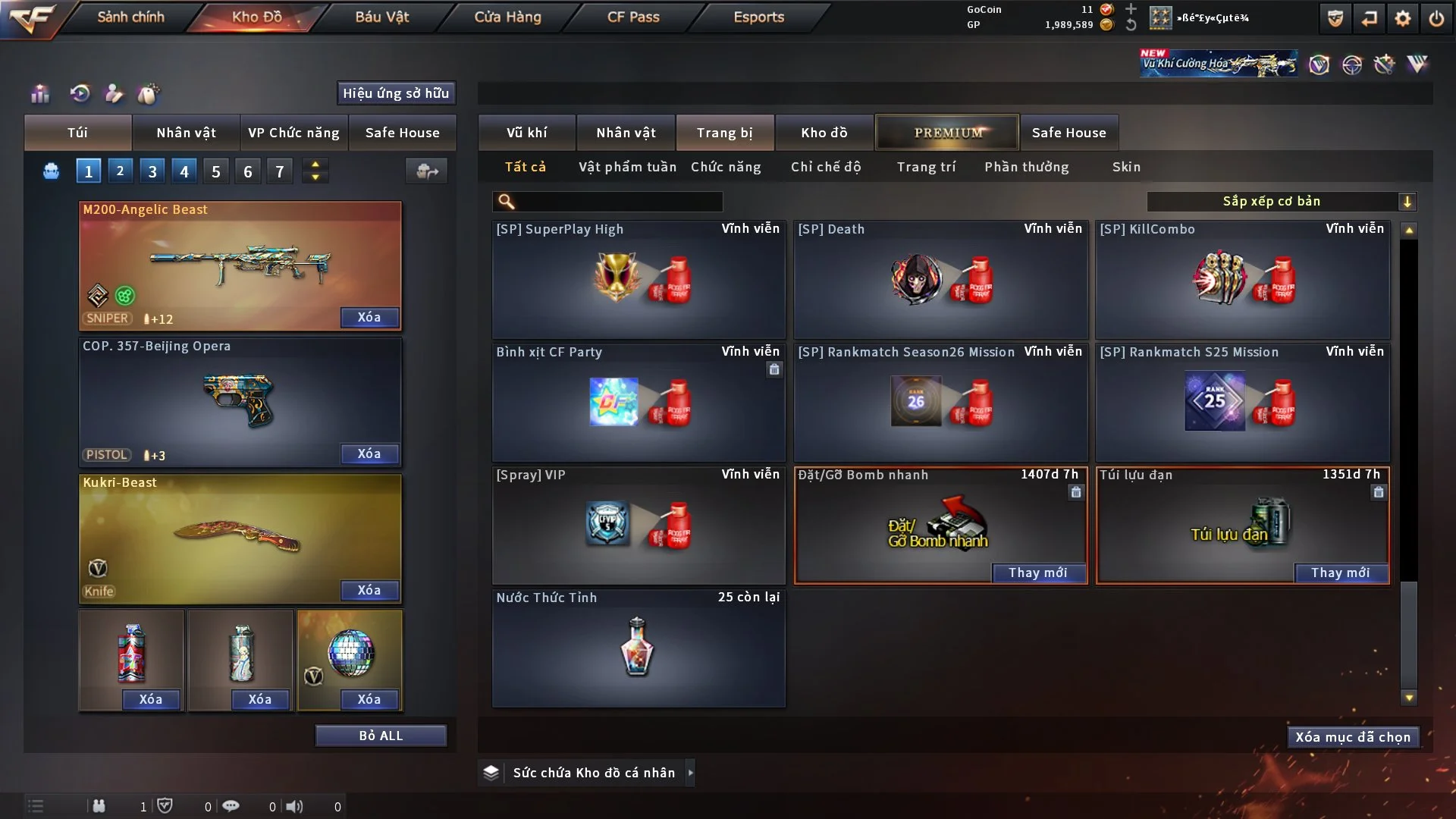Go to the Cửa Hàng shop
Screen dimensions: 1456x819
coord(507,17)
